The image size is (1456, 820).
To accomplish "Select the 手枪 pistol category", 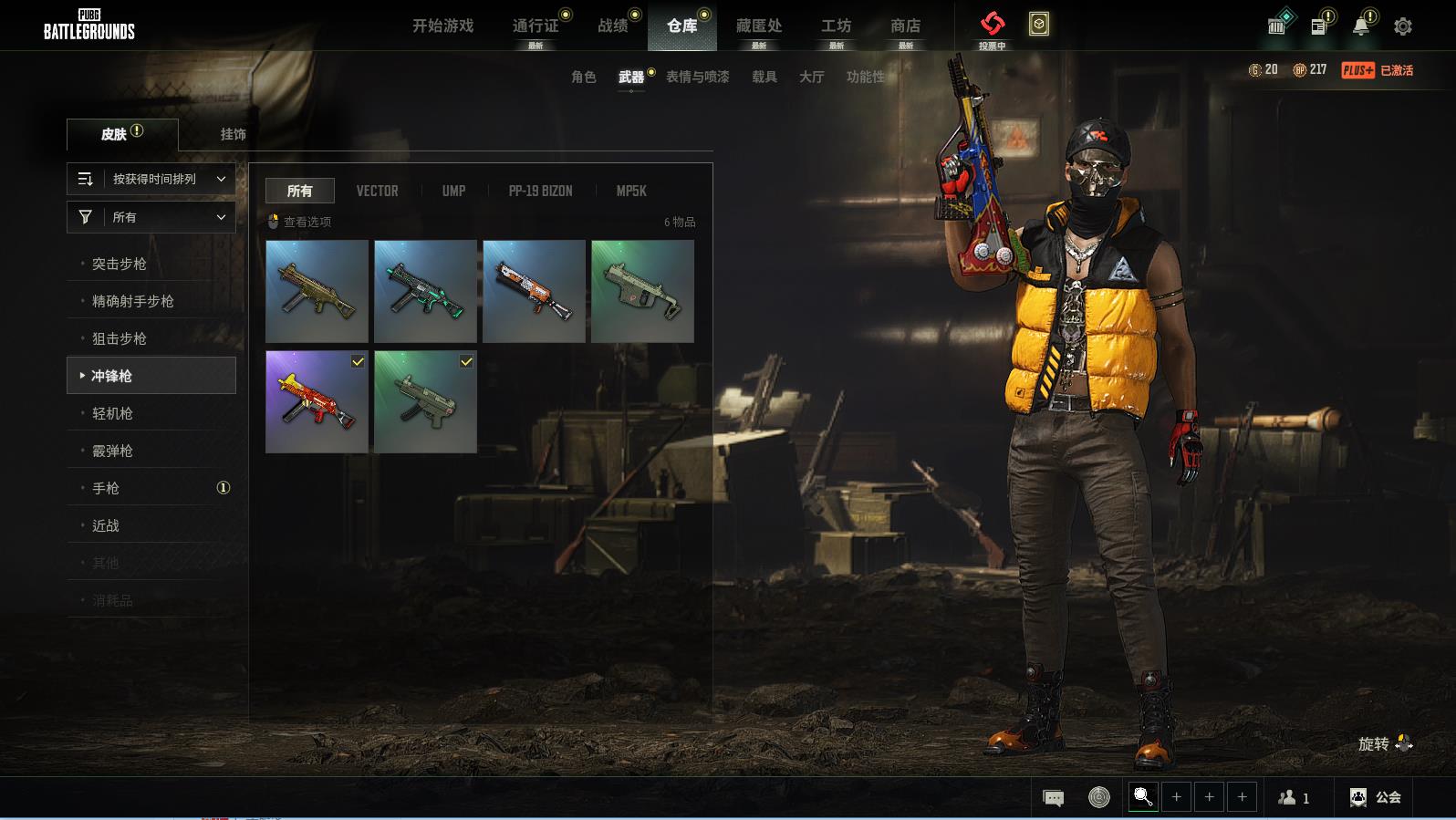I will coord(106,488).
